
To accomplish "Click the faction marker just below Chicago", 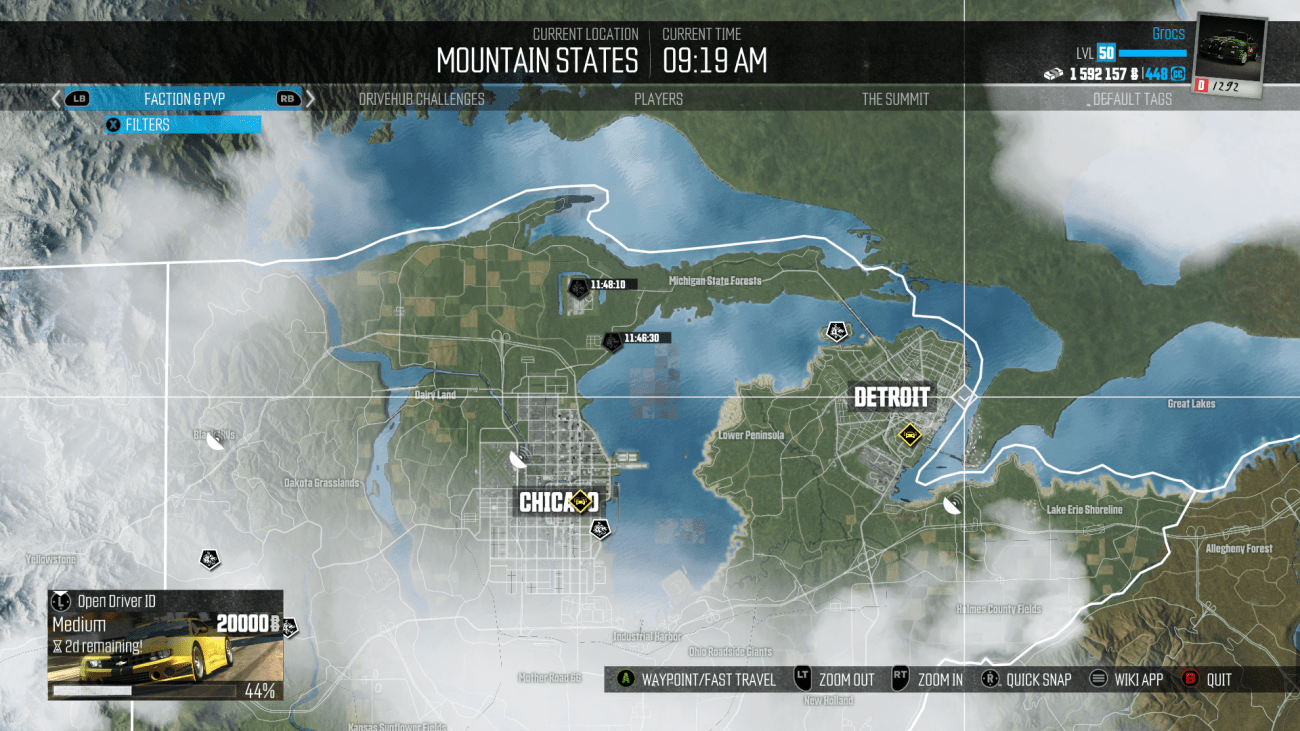I will point(600,529).
